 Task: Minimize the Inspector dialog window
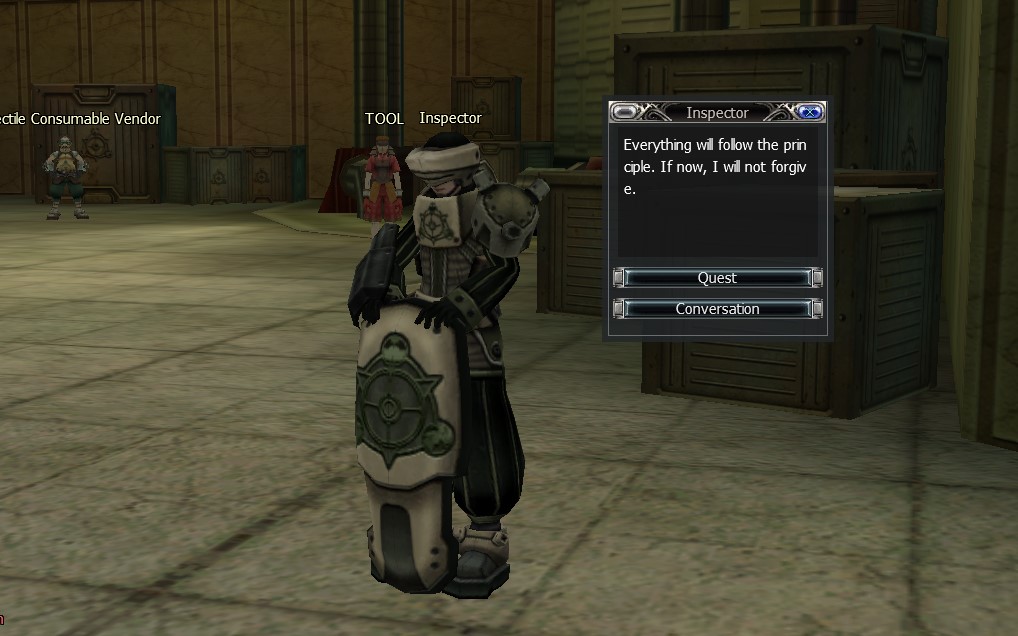626,112
